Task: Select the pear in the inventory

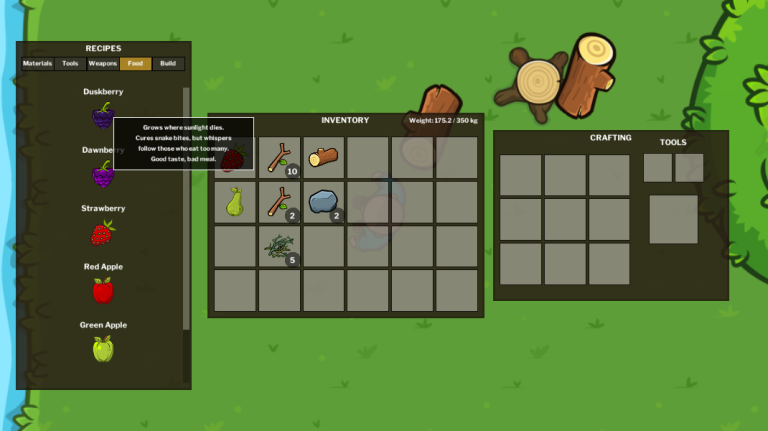Action: (x=236, y=202)
